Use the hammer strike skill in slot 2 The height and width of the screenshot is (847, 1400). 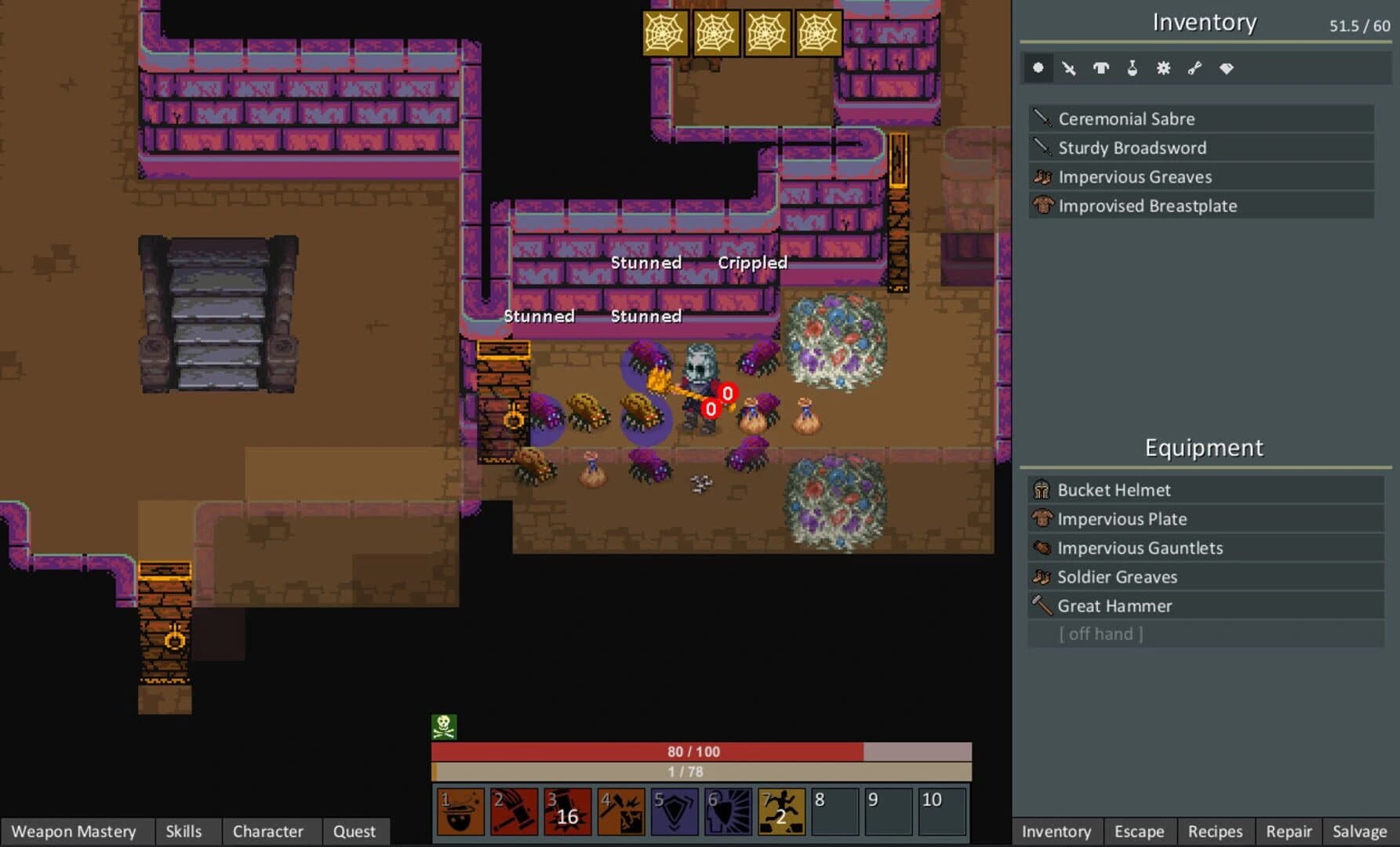point(513,812)
